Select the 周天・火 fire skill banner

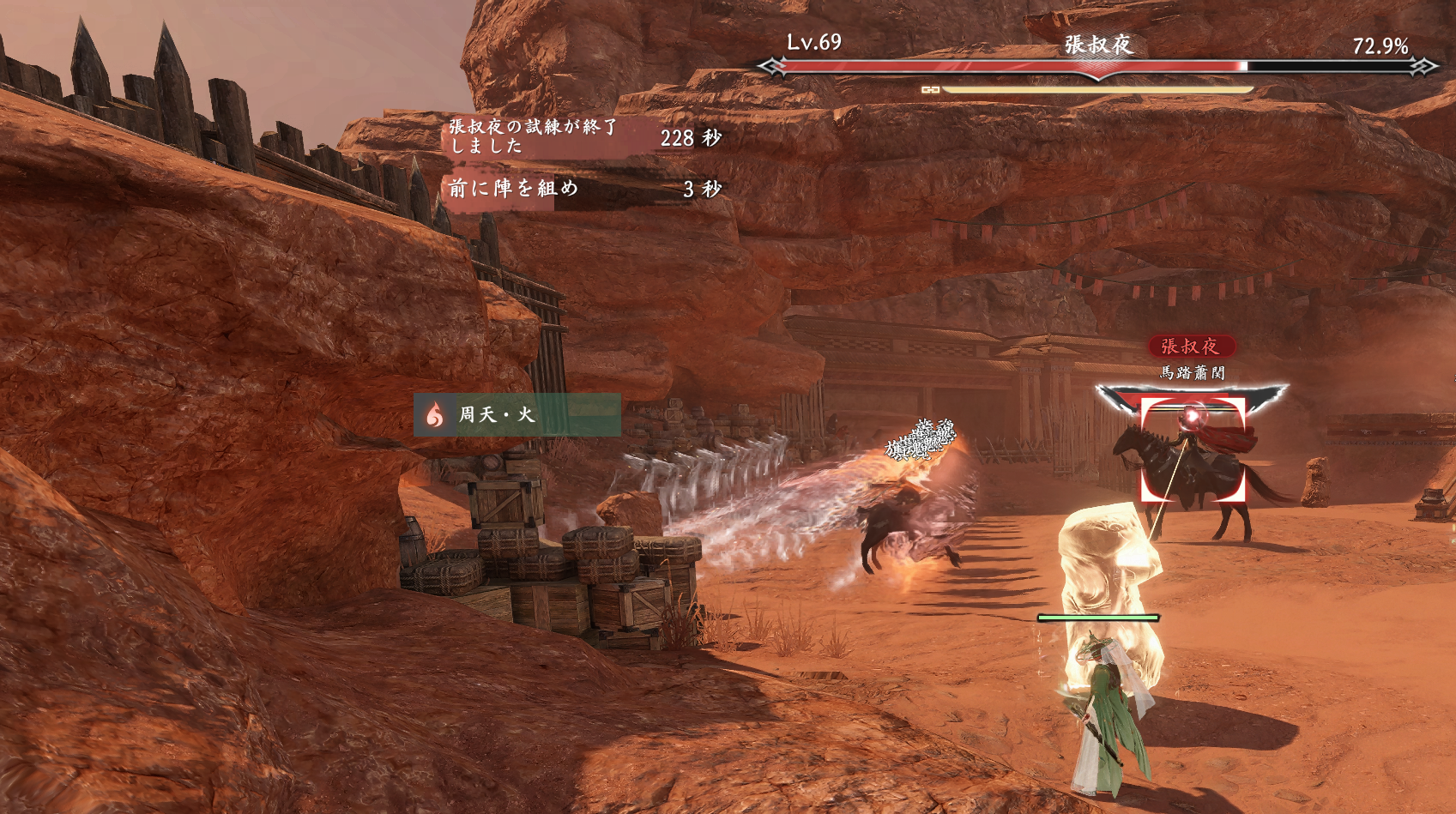pos(517,415)
